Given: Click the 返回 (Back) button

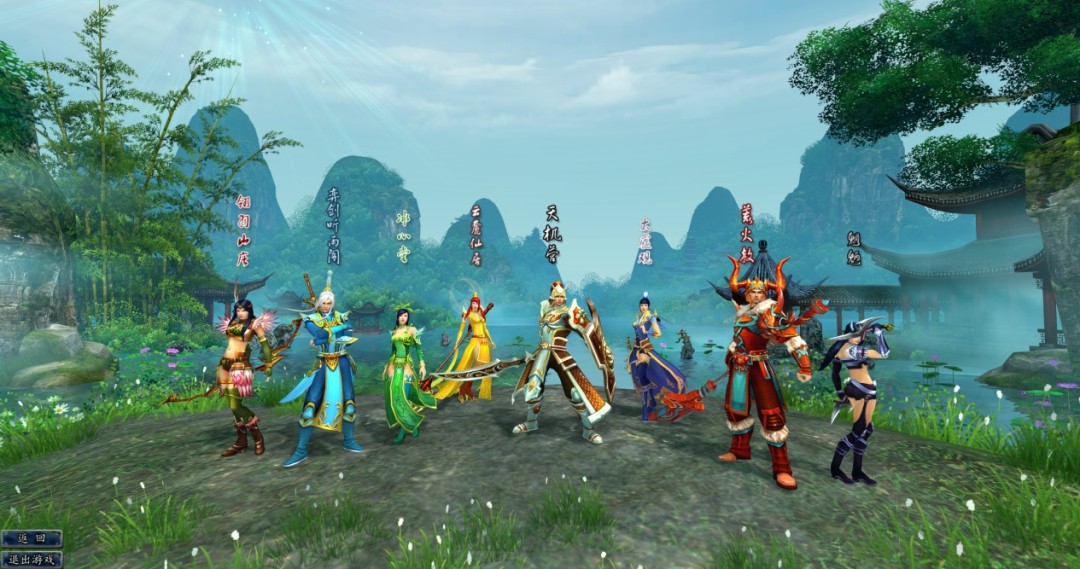Looking at the screenshot, I should pyautogui.click(x=31, y=539).
